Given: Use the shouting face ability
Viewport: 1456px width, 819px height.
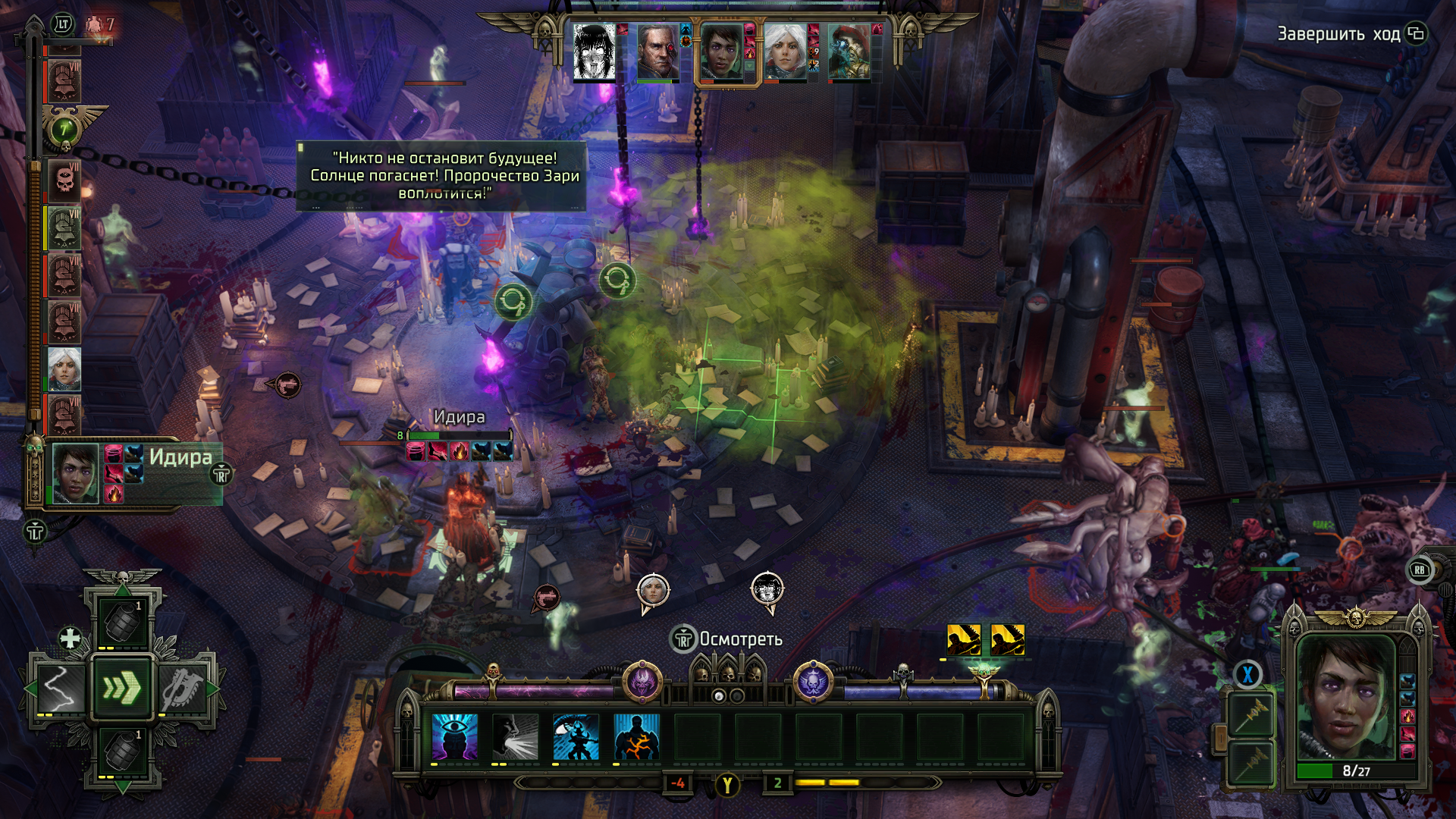Looking at the screenshot, I should [x=516, y=736].
